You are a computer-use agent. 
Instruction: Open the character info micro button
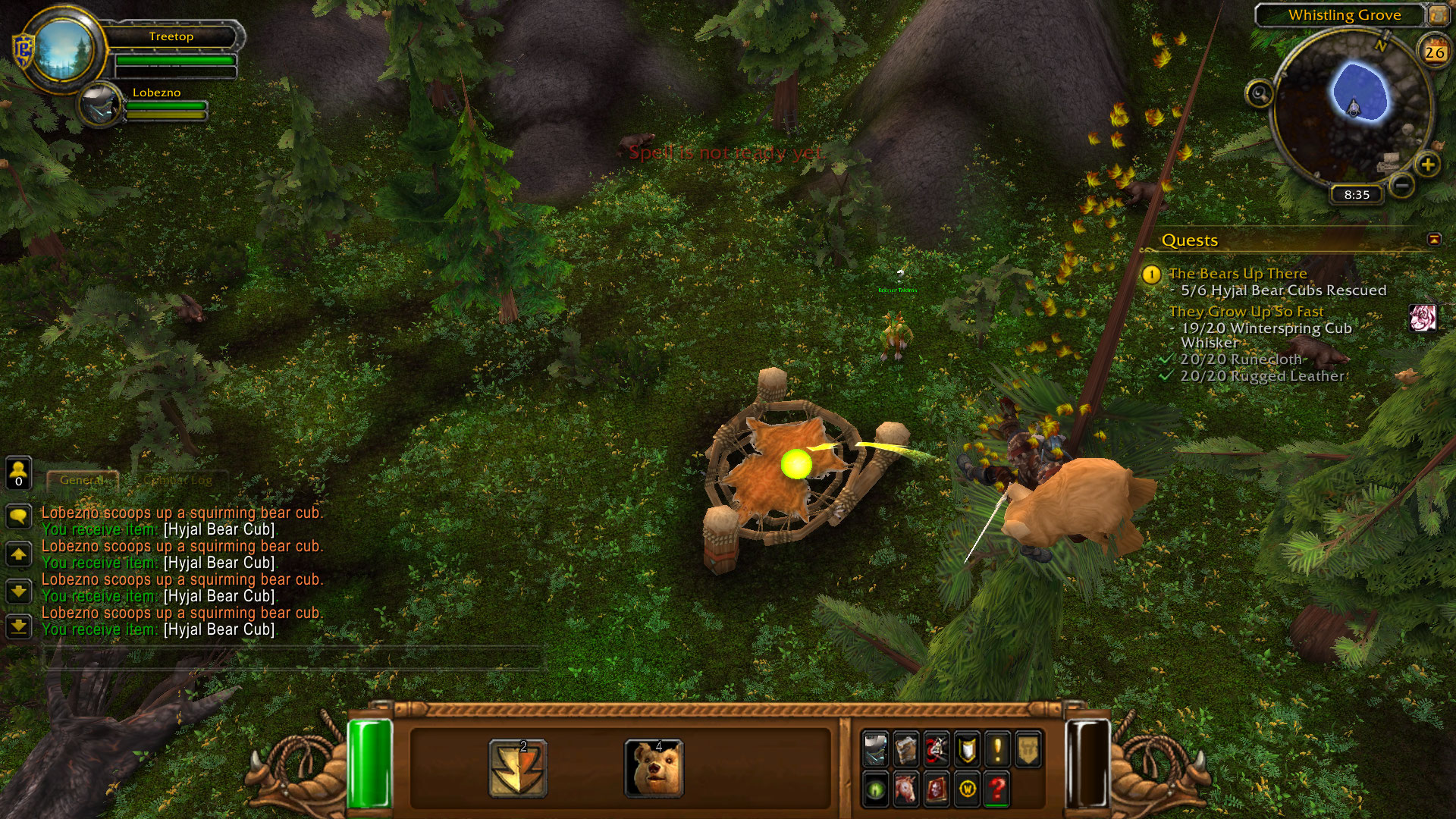[875, 749]
